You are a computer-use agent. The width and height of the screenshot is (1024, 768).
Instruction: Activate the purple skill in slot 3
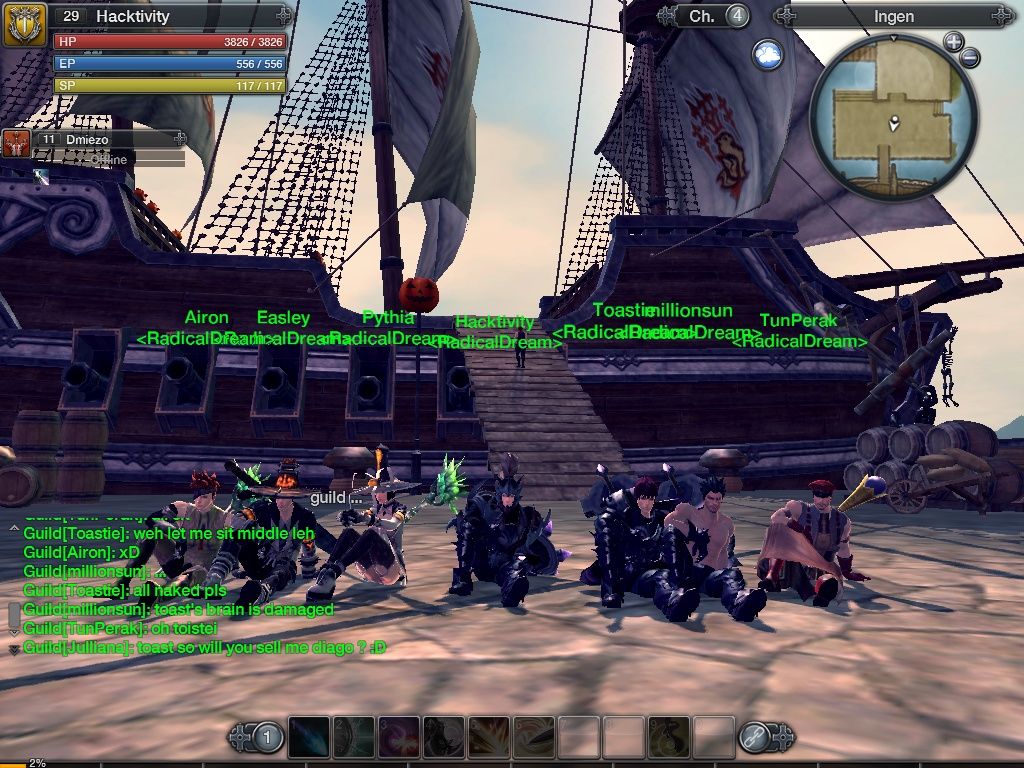click(x=398, y=737)
